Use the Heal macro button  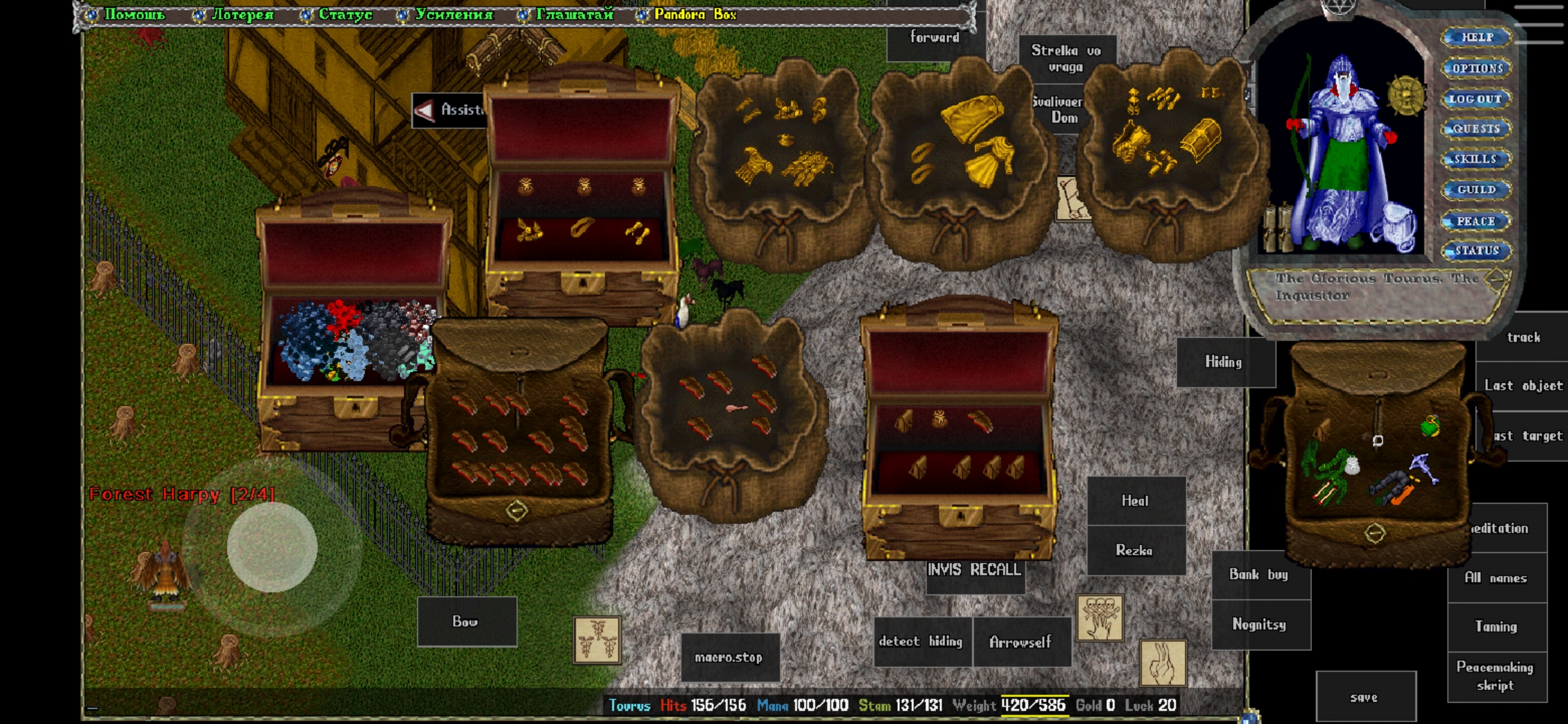(x=1135, y=501)
